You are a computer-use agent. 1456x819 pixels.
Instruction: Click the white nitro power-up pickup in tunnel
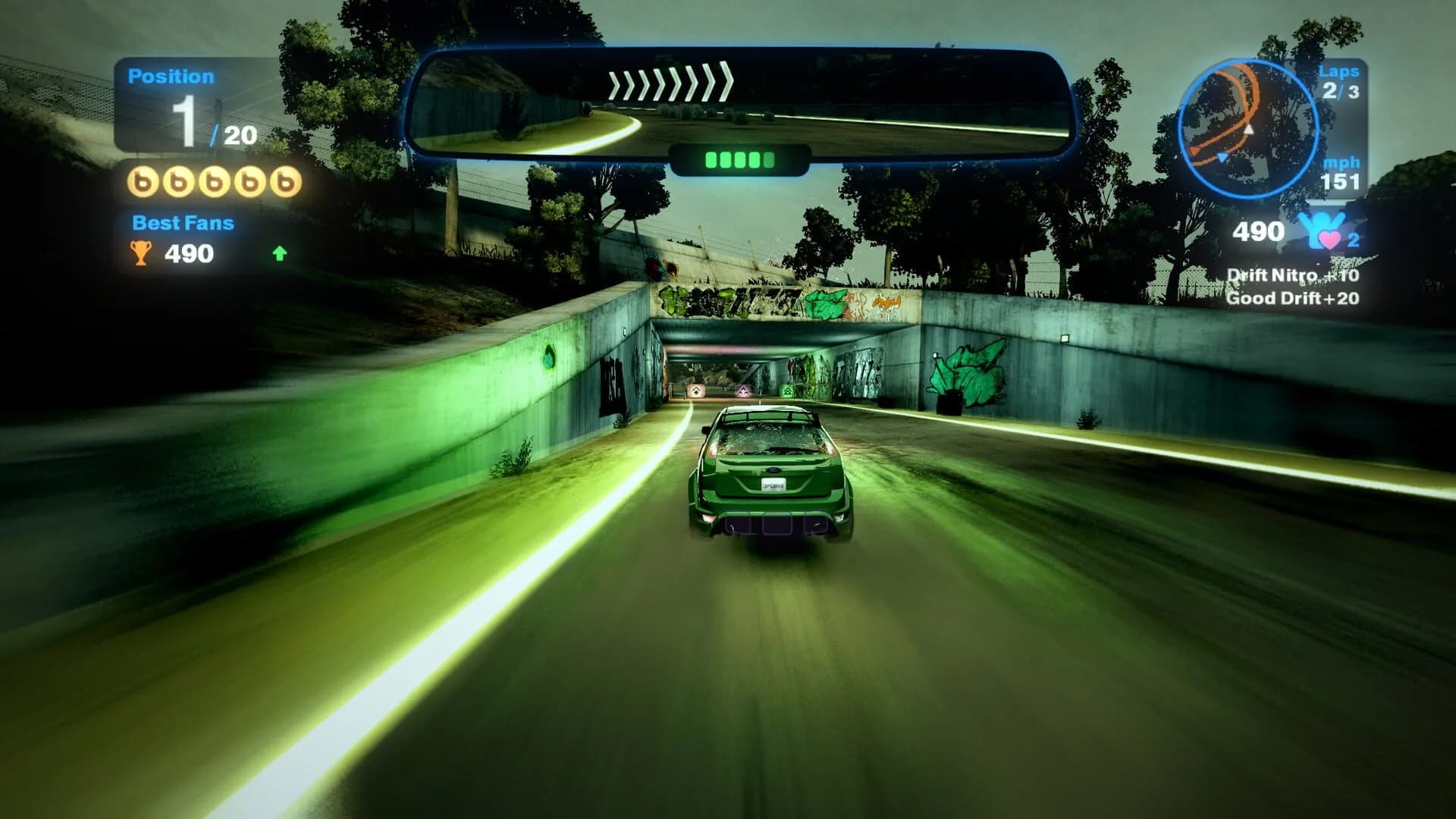point(696,390)
